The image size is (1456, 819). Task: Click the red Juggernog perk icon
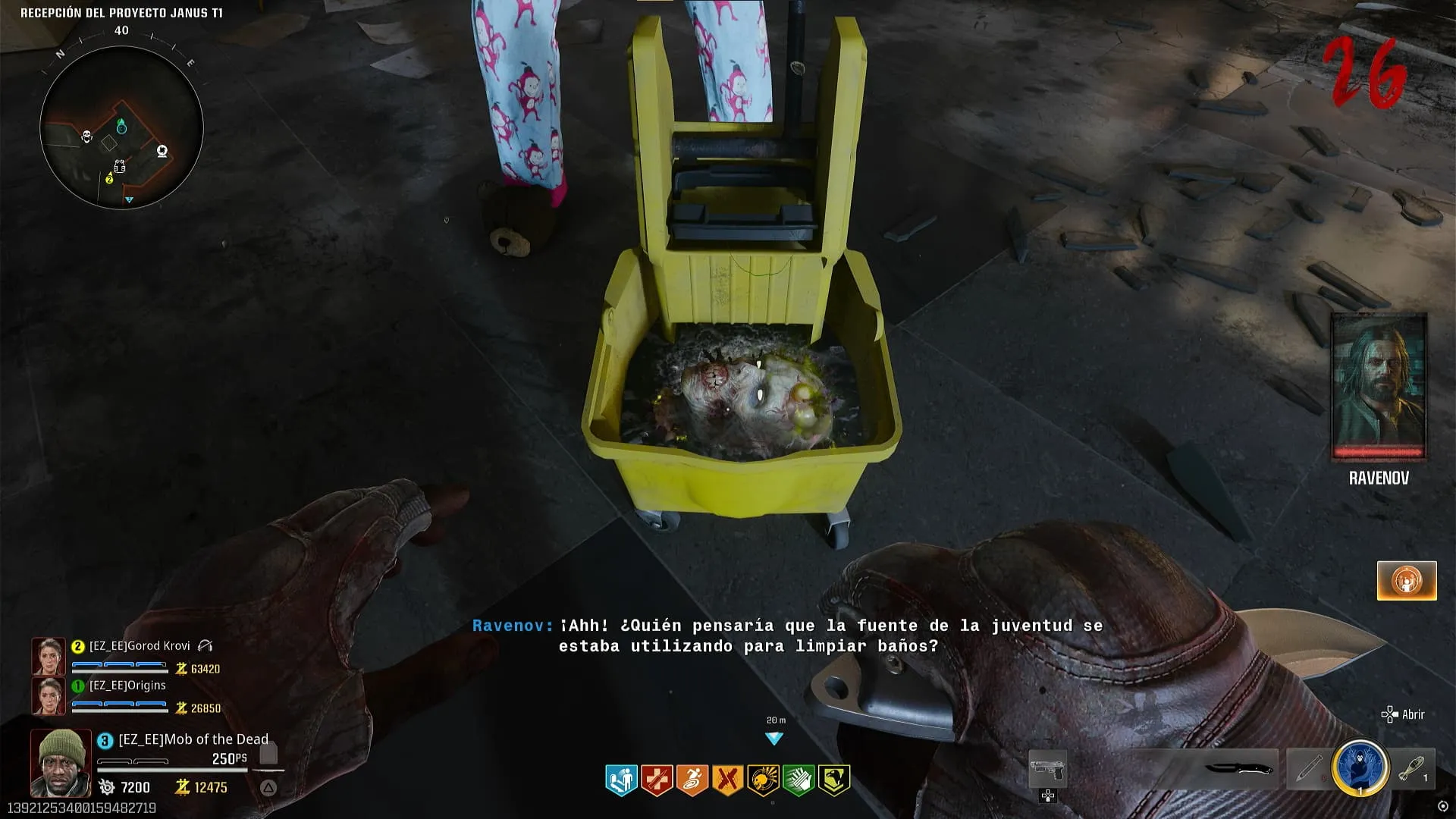pos(657,780)
